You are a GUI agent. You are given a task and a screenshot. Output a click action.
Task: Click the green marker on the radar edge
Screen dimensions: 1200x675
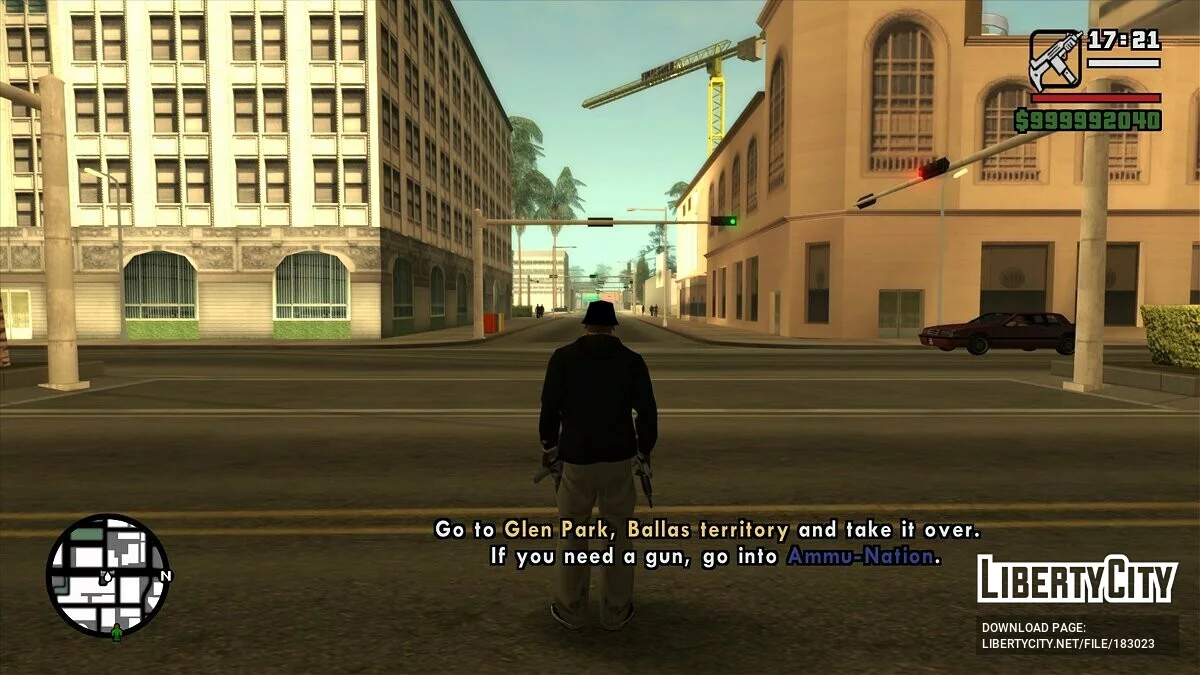[117, 632]
